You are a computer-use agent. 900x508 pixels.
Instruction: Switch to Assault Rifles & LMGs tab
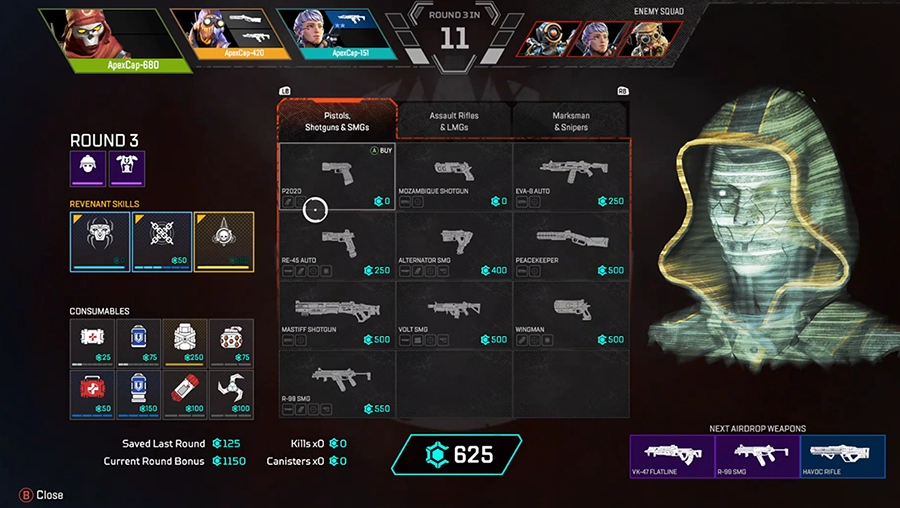point(454,121)
